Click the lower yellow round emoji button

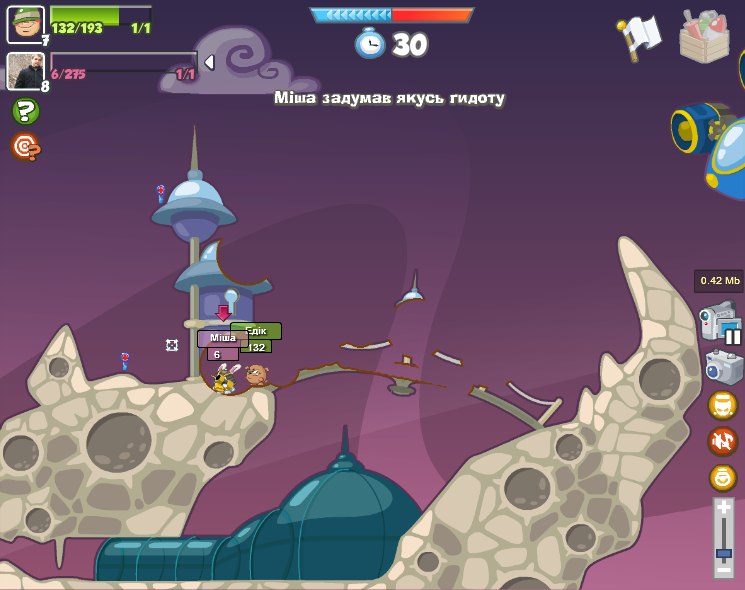[x=723, y=477]
